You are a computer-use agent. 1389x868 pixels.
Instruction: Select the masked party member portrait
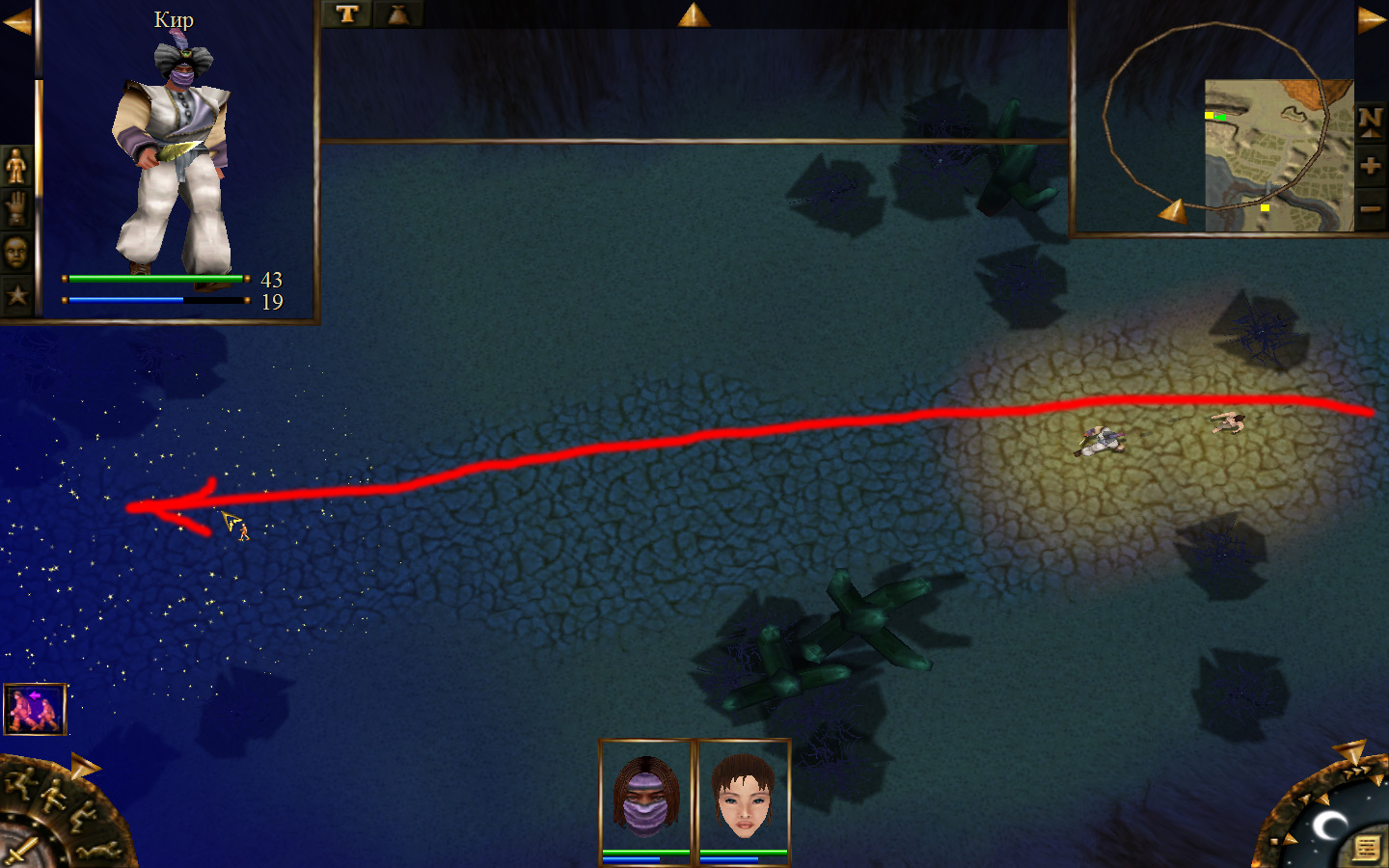pyautogui.click(x=646, y=799)
